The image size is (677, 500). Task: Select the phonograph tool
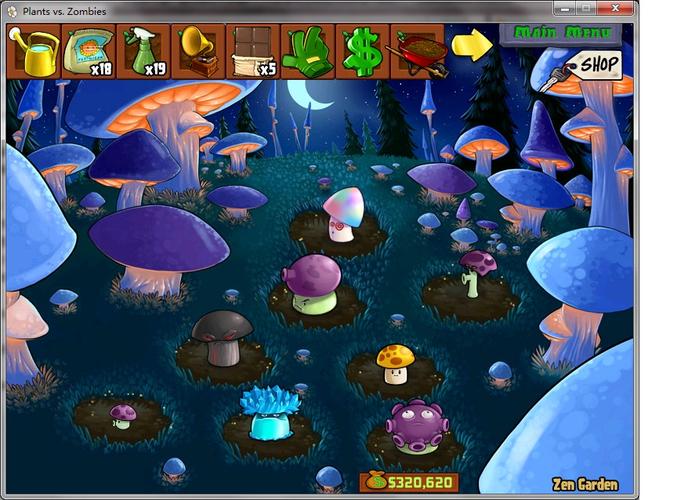coord(198,52)
